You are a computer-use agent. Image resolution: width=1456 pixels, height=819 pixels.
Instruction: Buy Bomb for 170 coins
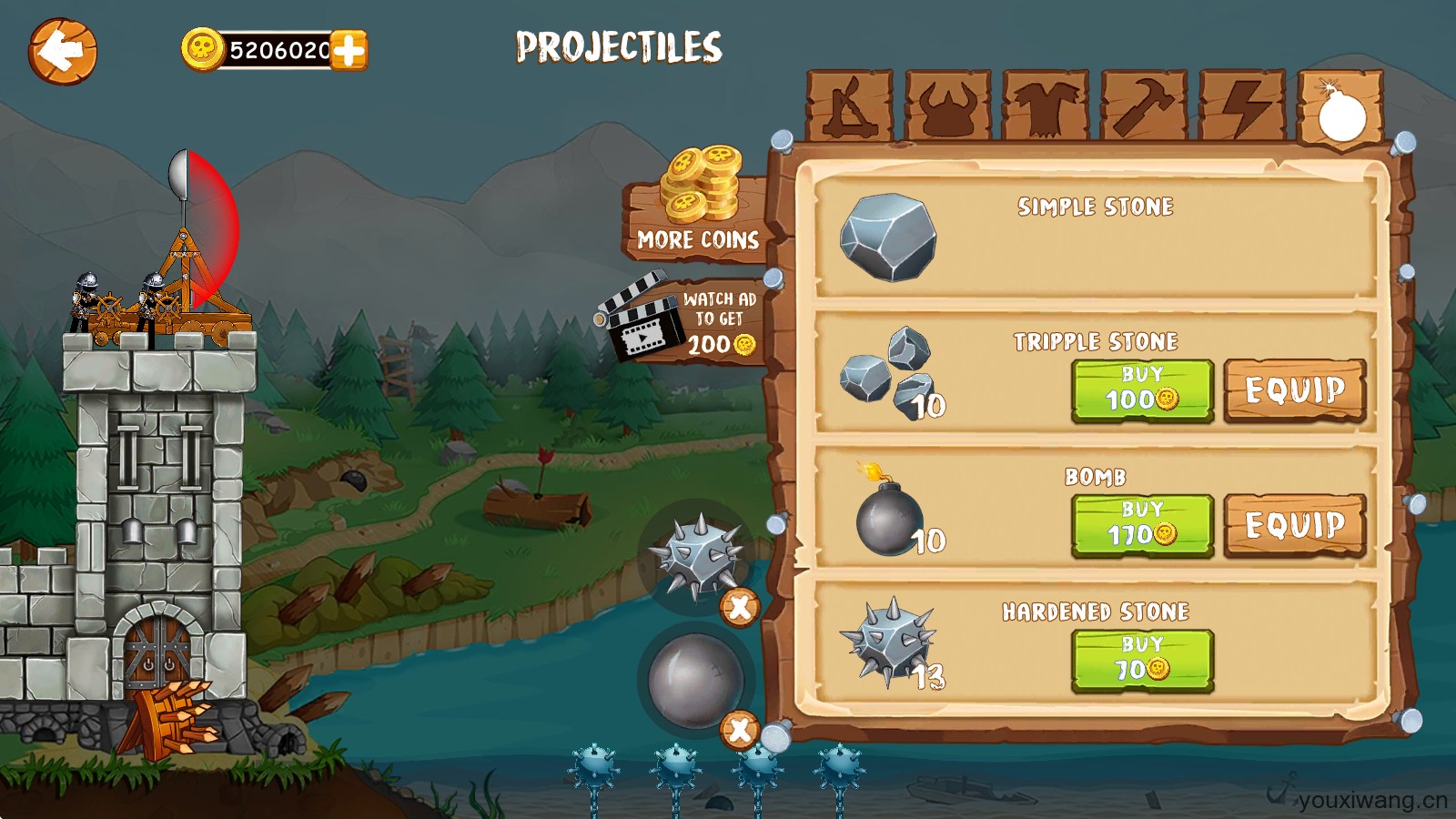[1142, 525]
